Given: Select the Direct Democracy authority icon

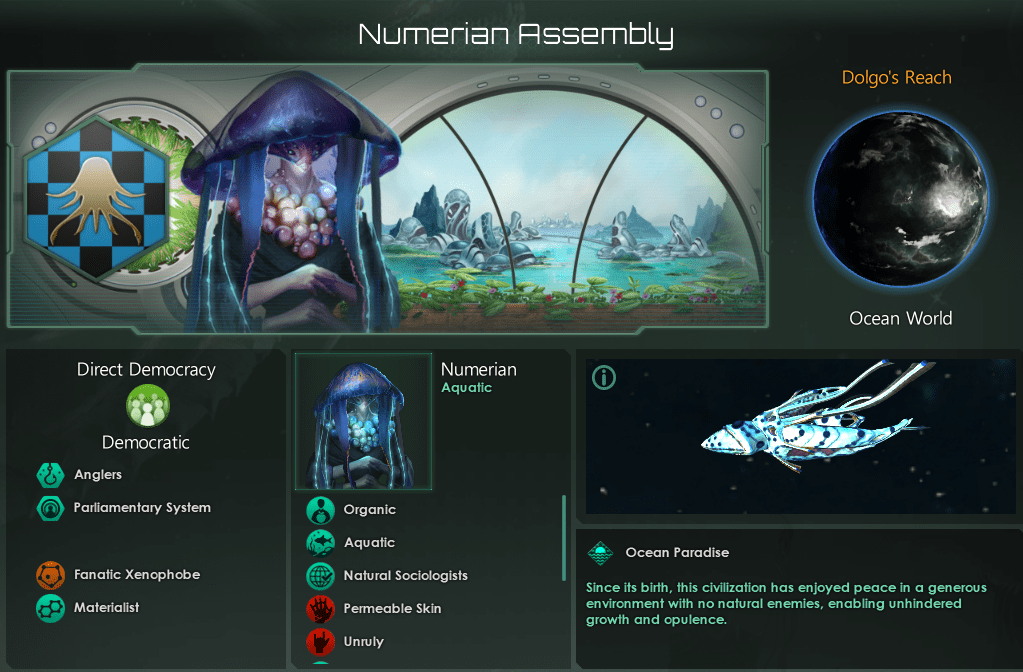Looking at the screenshot, I should point(147,406).
